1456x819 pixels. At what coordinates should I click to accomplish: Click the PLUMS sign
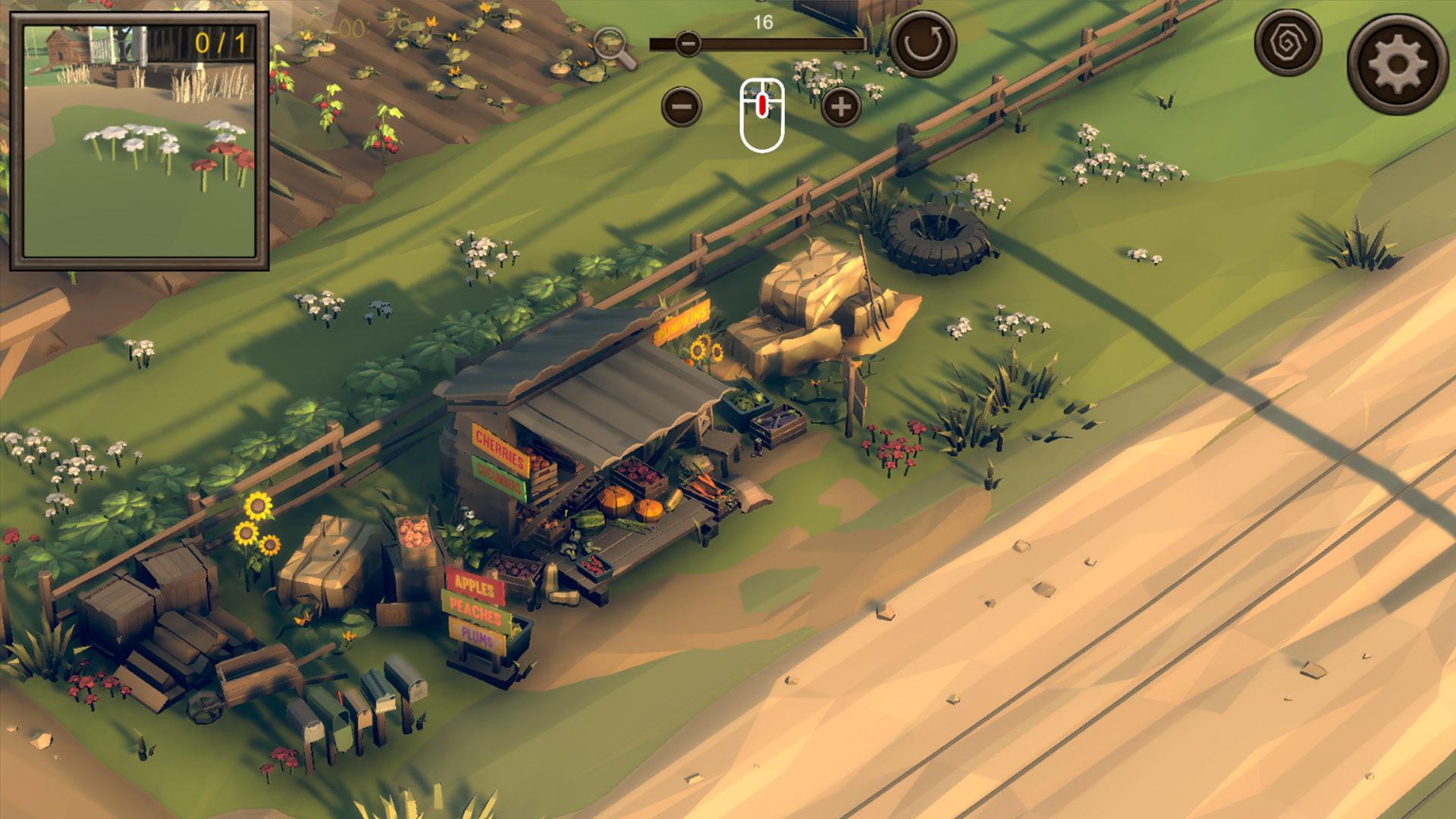[x=475, y=635]
